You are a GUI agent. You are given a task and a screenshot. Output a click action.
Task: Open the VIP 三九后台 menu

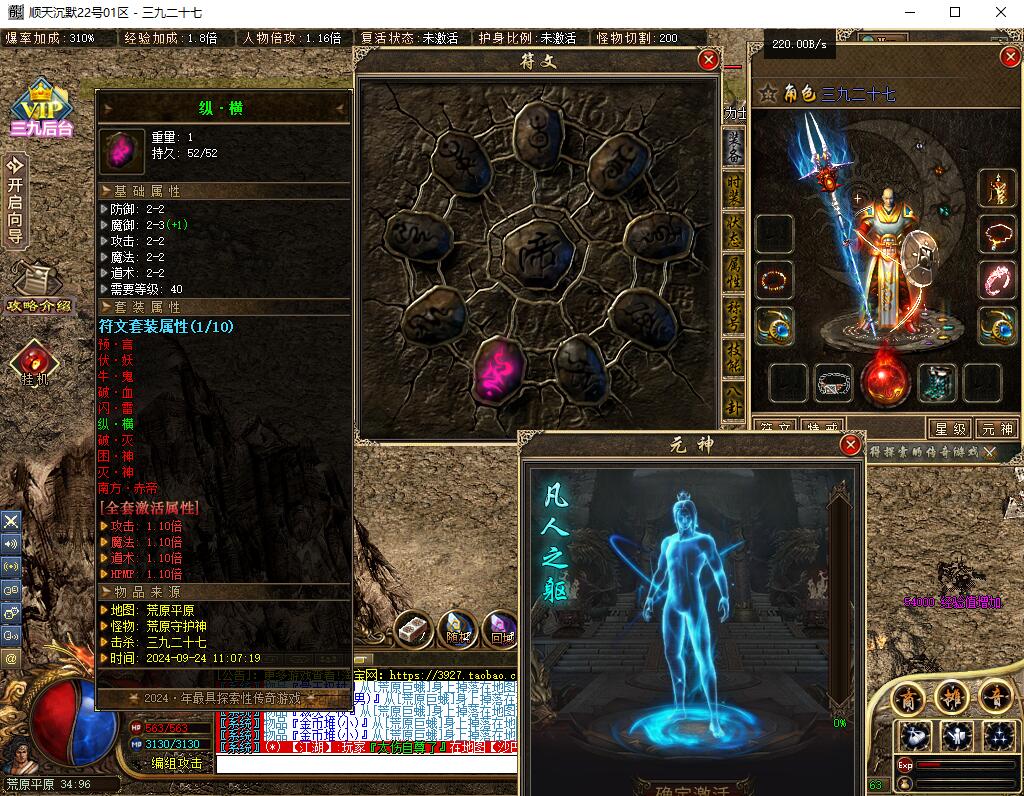tap(41, 109)
